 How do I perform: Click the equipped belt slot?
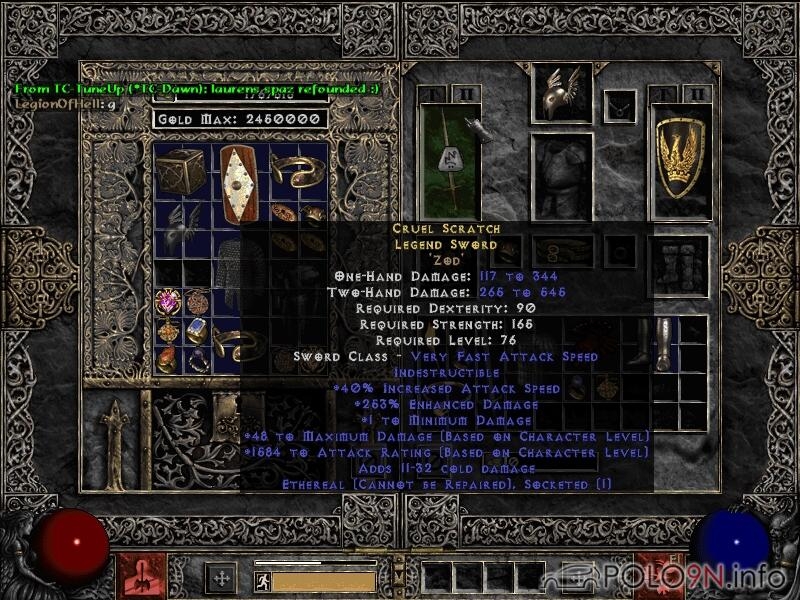(x=563, y=252)
